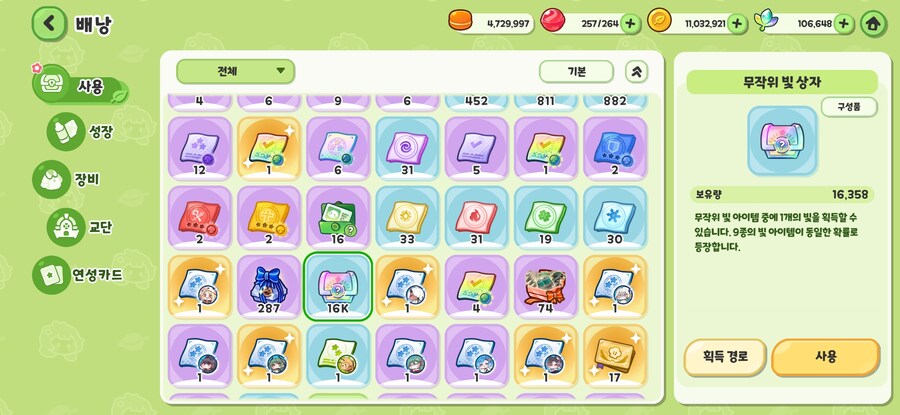Add more red candy stamina
Image resolution: width=900 pixels, height=415 pixels.
pos(630,23)
